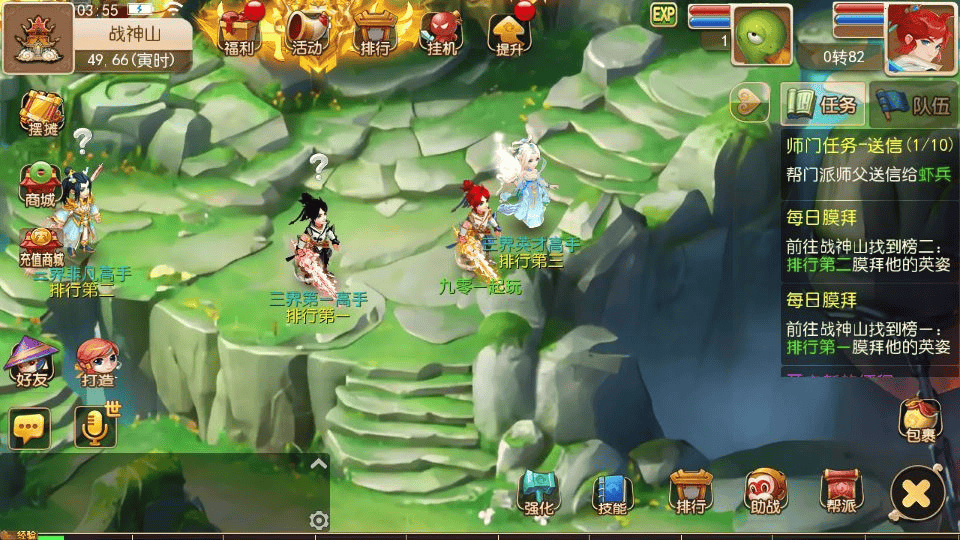Open the 提升 upgrade arrow icon
The image size is (960, 540).
click(509, 32)
